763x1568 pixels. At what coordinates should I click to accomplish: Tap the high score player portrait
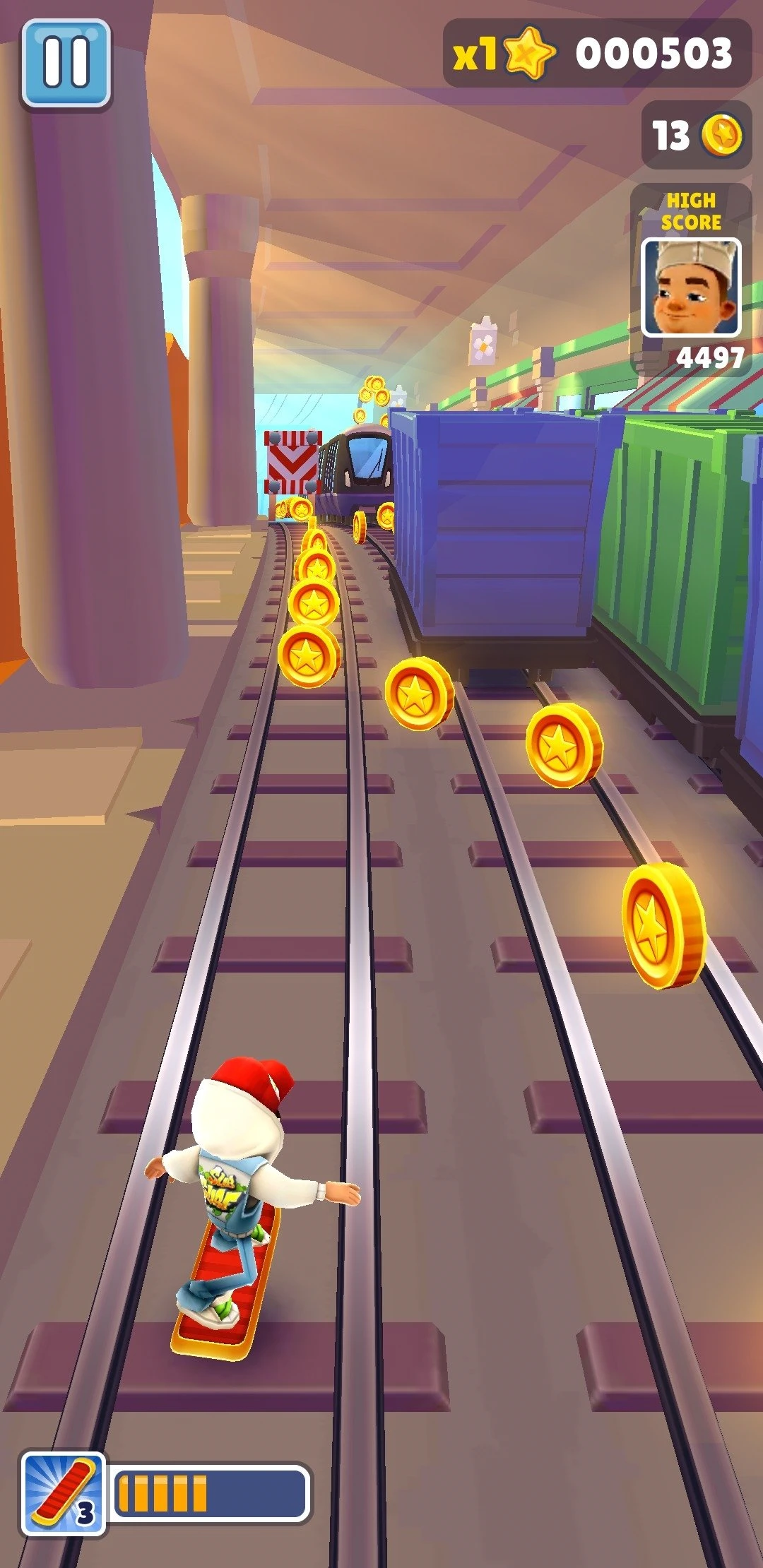691,287
